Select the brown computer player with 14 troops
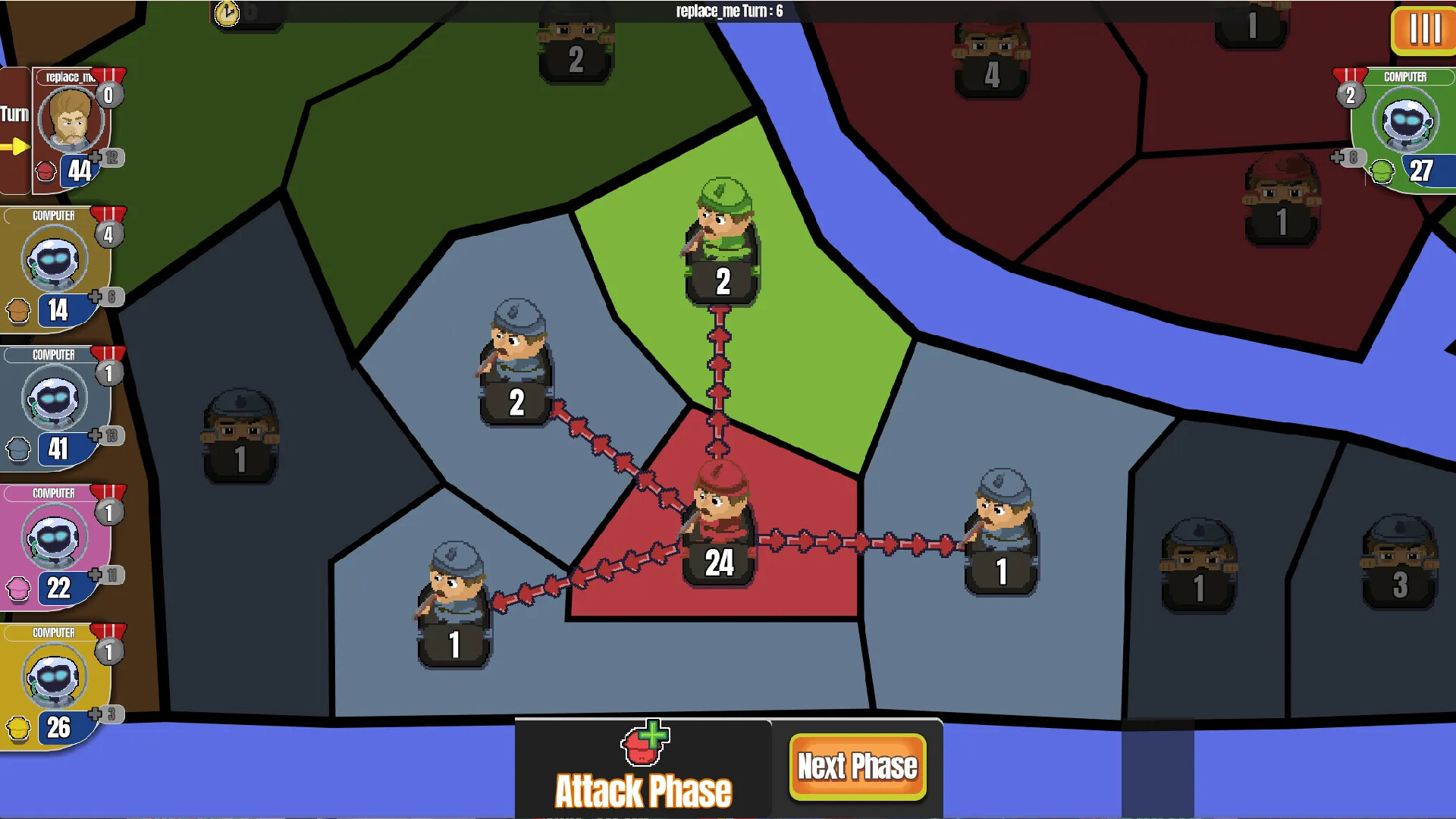The height and width of the screenshot is (819, 1456). pos(55,269)
